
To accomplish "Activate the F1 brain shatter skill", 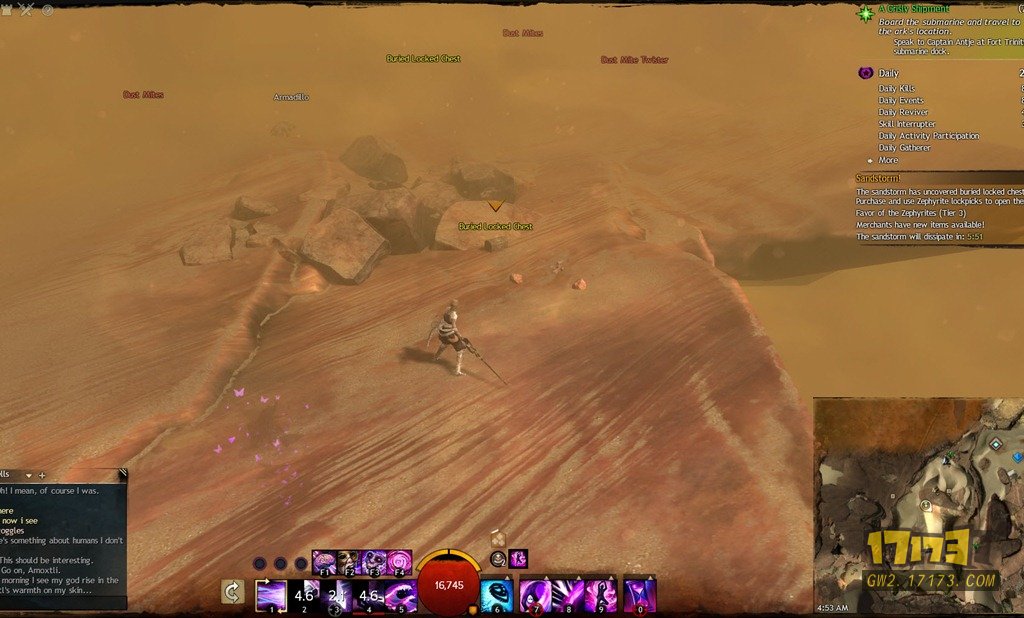I will coord(324,562).
